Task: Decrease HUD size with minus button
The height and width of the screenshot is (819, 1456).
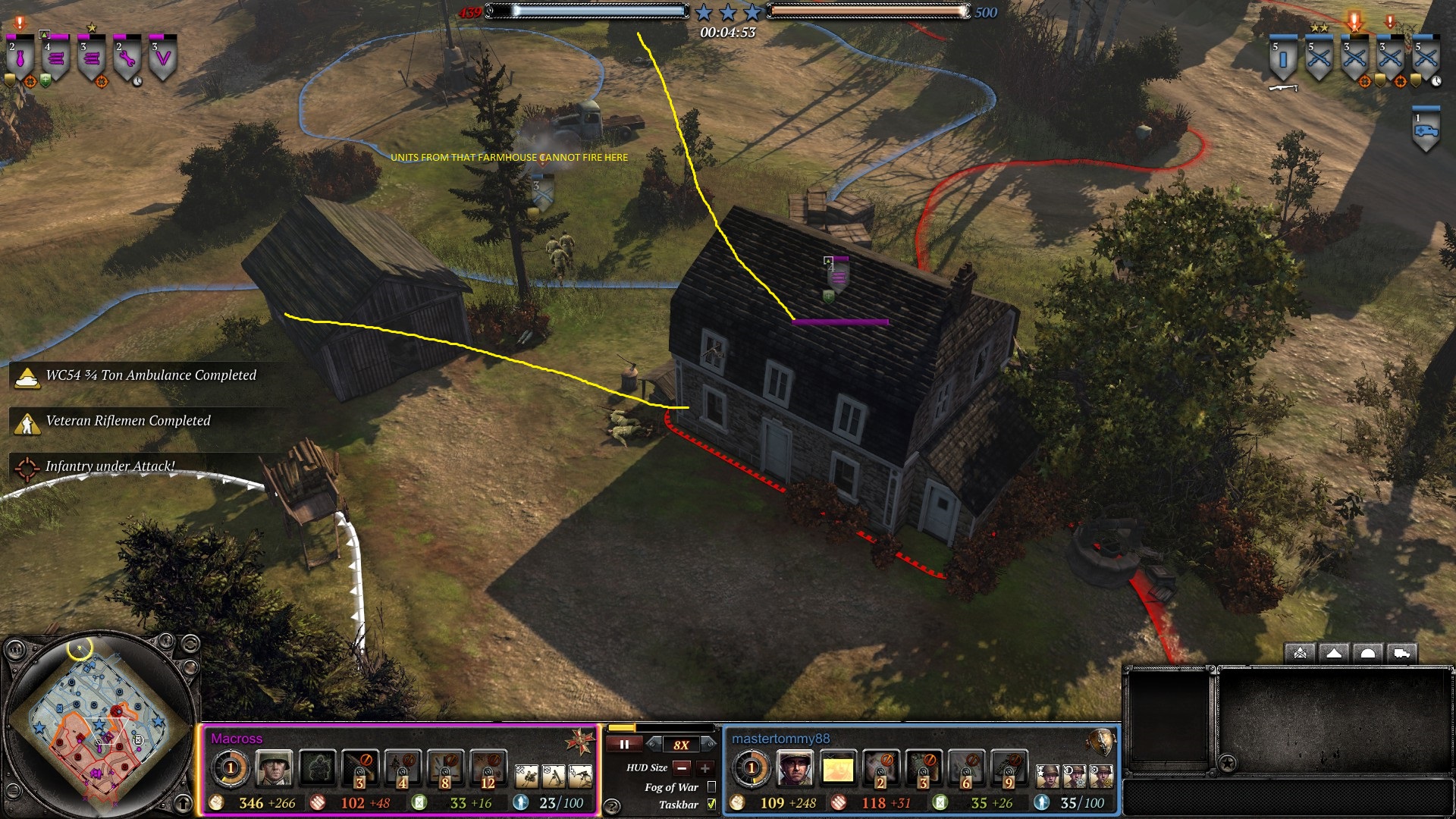Action: click(682, 768)
